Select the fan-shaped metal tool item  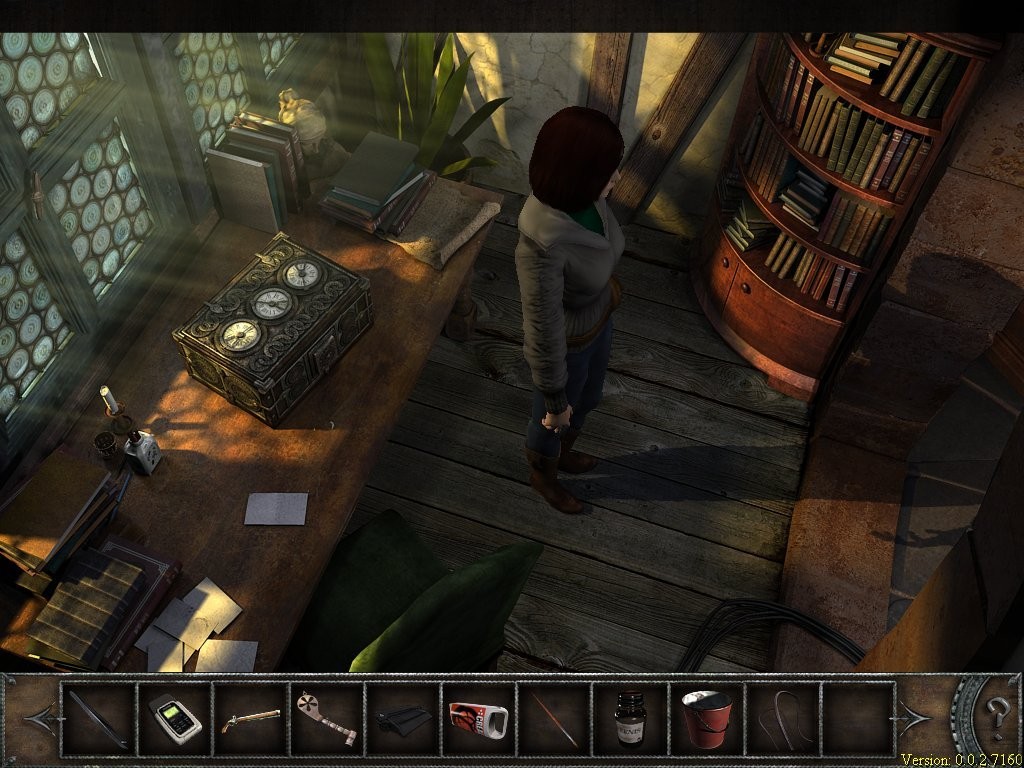326,718
